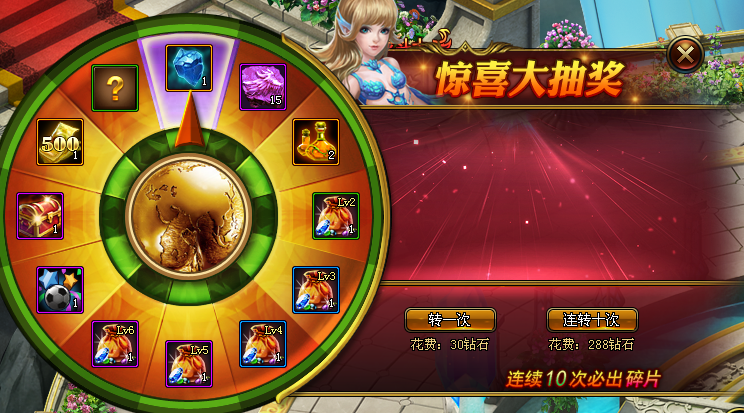Viewport: 744px width, 413px height.
Task: Select the Lv2 gem bag prize
Action: (336, 216)
